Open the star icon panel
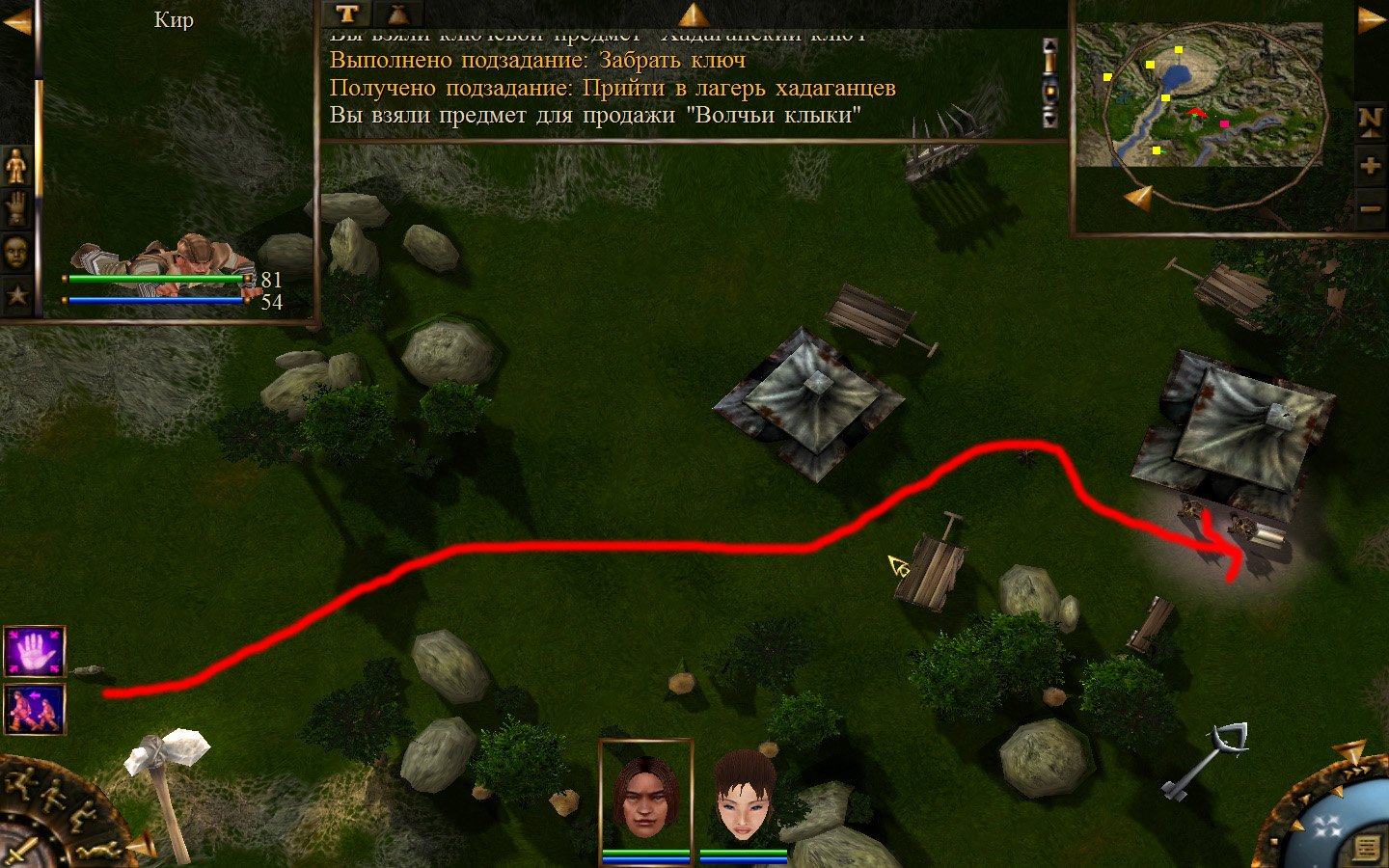 (16, 294)
